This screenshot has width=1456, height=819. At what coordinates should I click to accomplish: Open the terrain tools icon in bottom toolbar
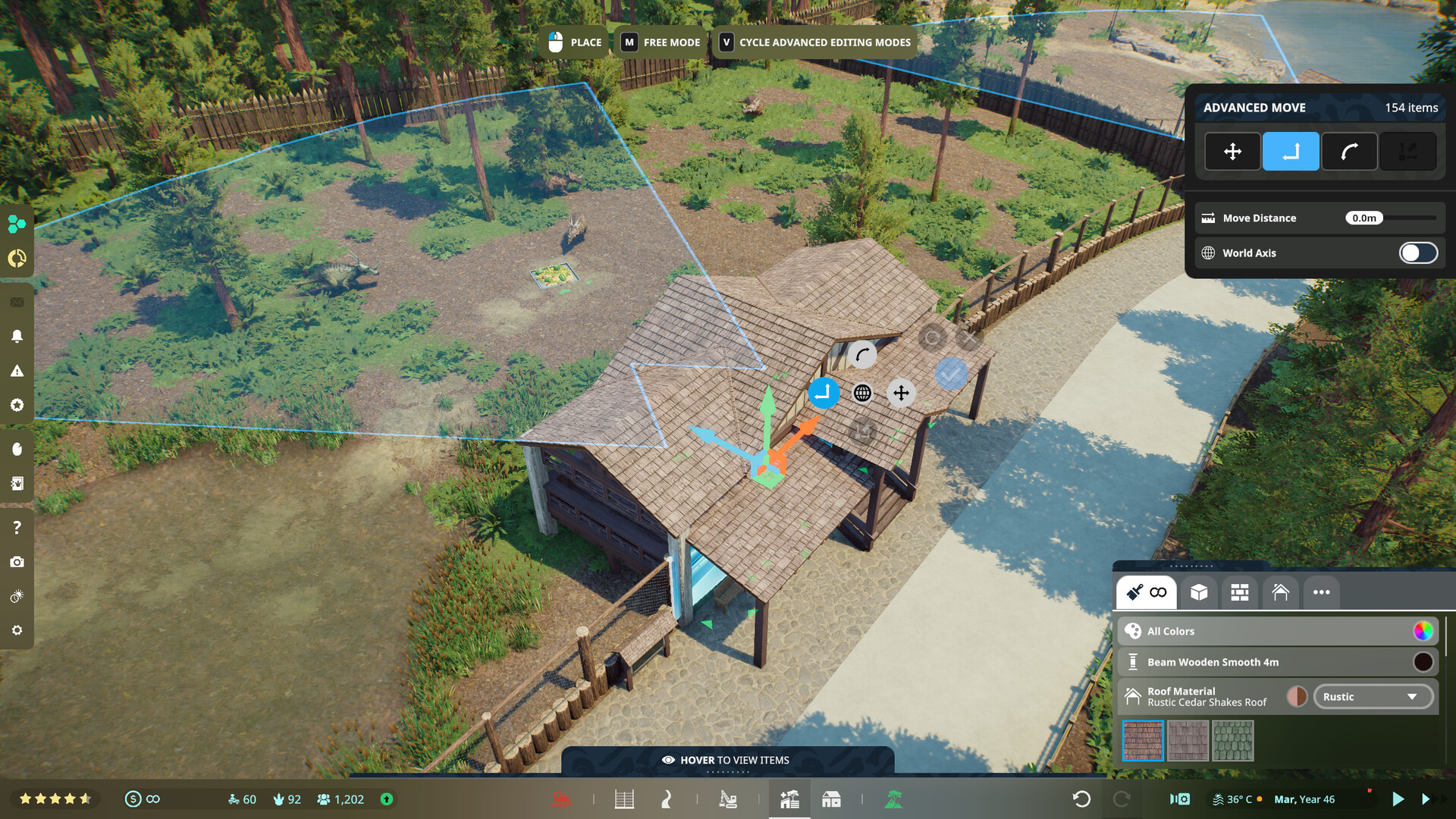(x=896, y=799)
